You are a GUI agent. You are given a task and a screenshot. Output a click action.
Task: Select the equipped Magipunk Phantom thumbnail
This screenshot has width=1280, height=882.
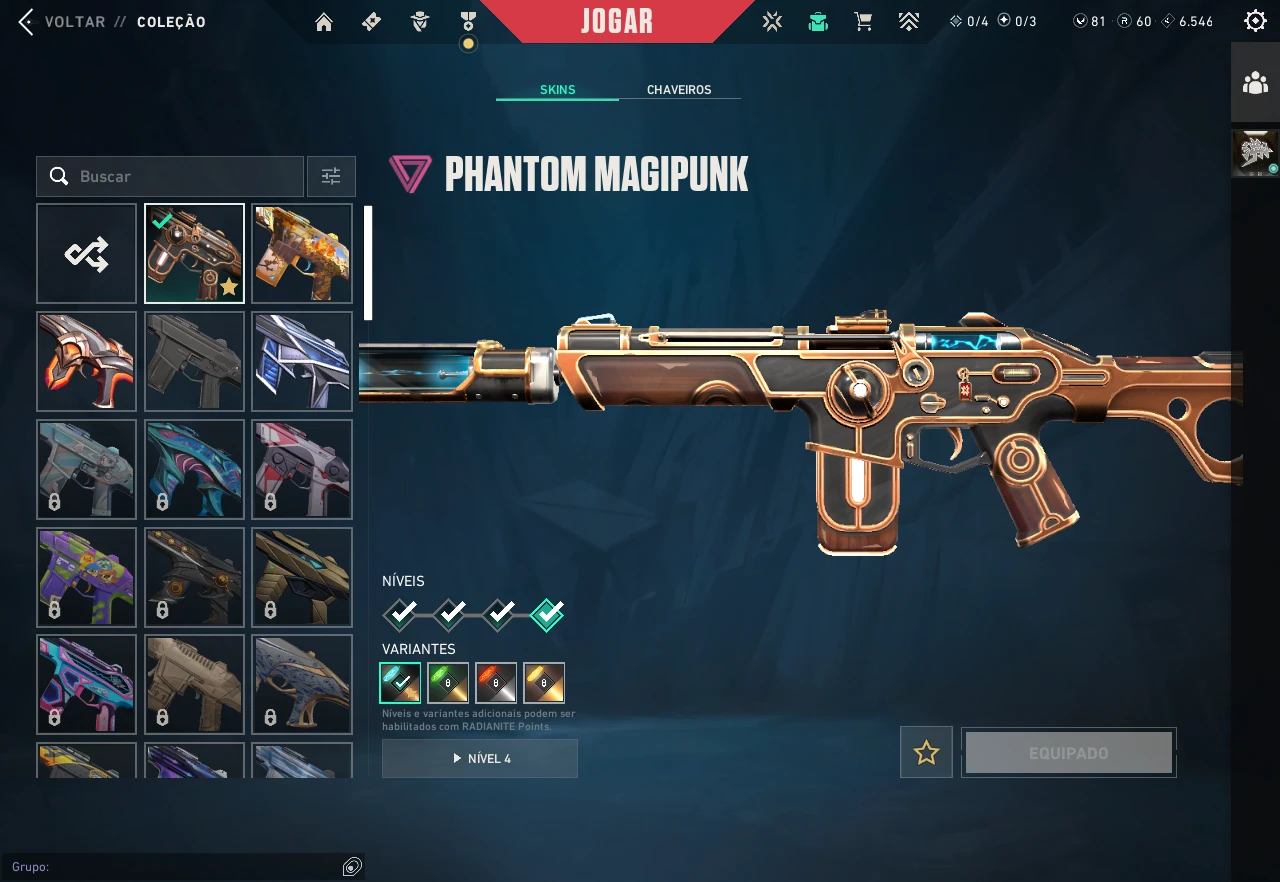[x=194, y=254]
